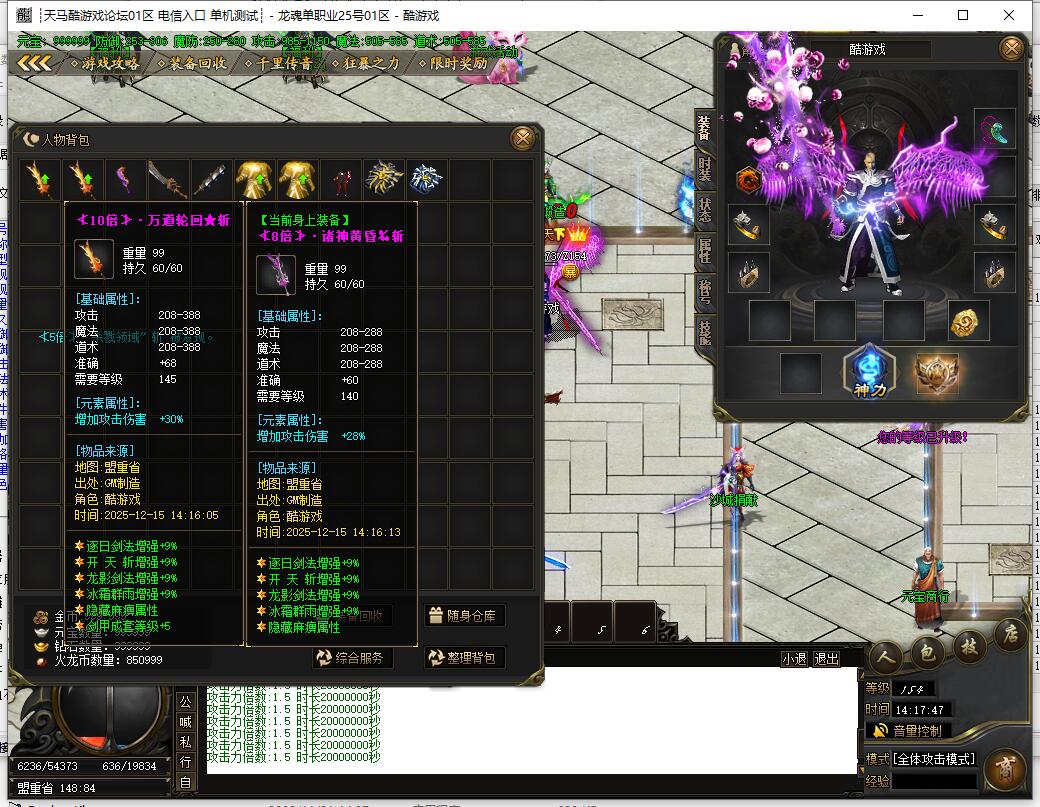Close the 人物背包 inventory window
Viewport: 1040px width, 807px height.
522,138
